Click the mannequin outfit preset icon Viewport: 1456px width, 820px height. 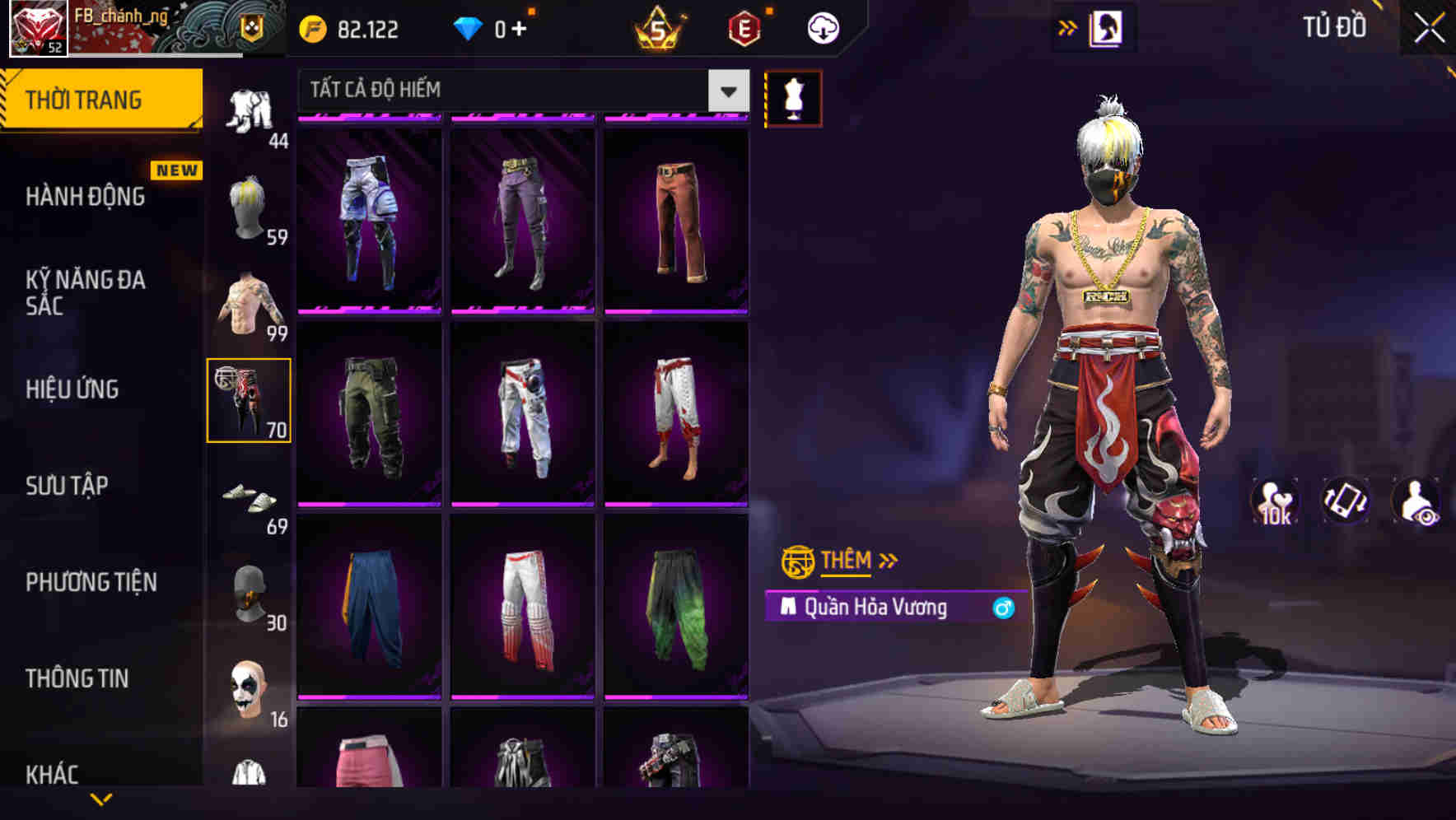coord(791,97)
